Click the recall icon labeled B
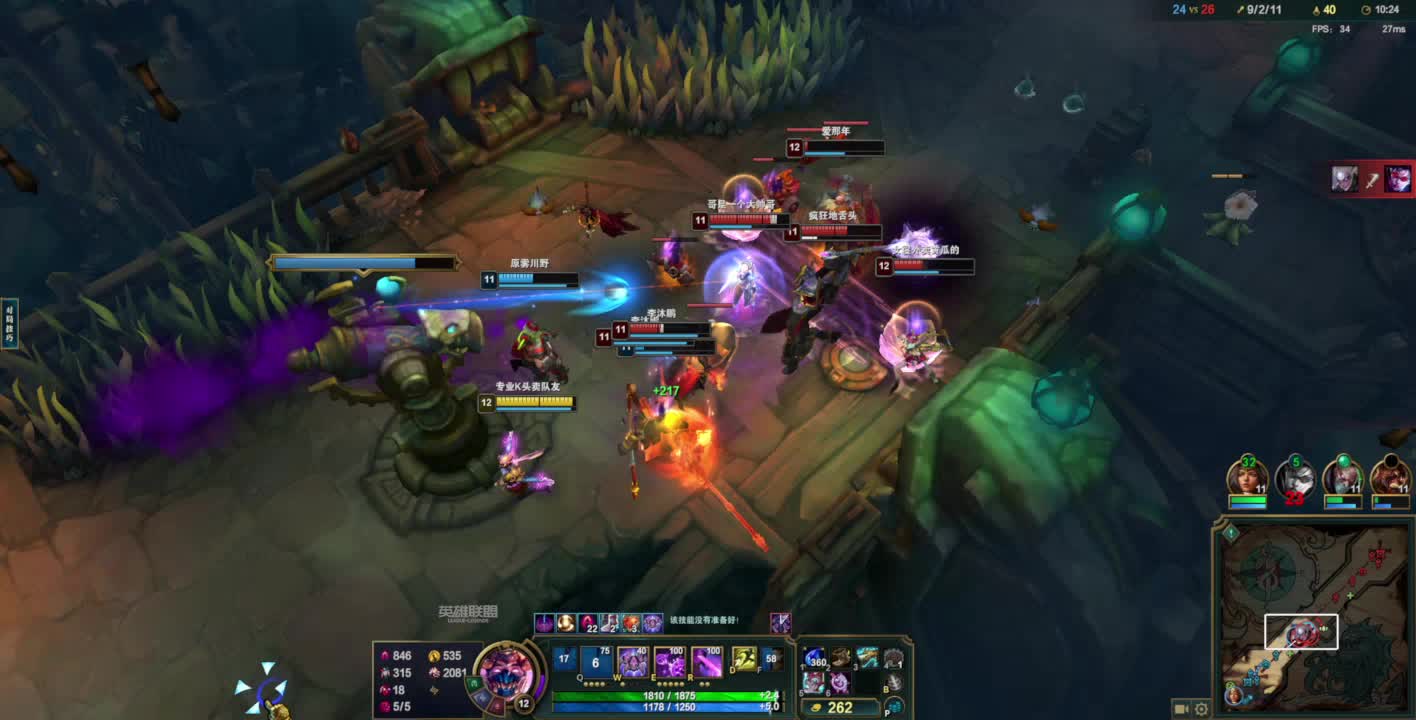This screenshot has height=720, width=1416. (x=893, y=682)
